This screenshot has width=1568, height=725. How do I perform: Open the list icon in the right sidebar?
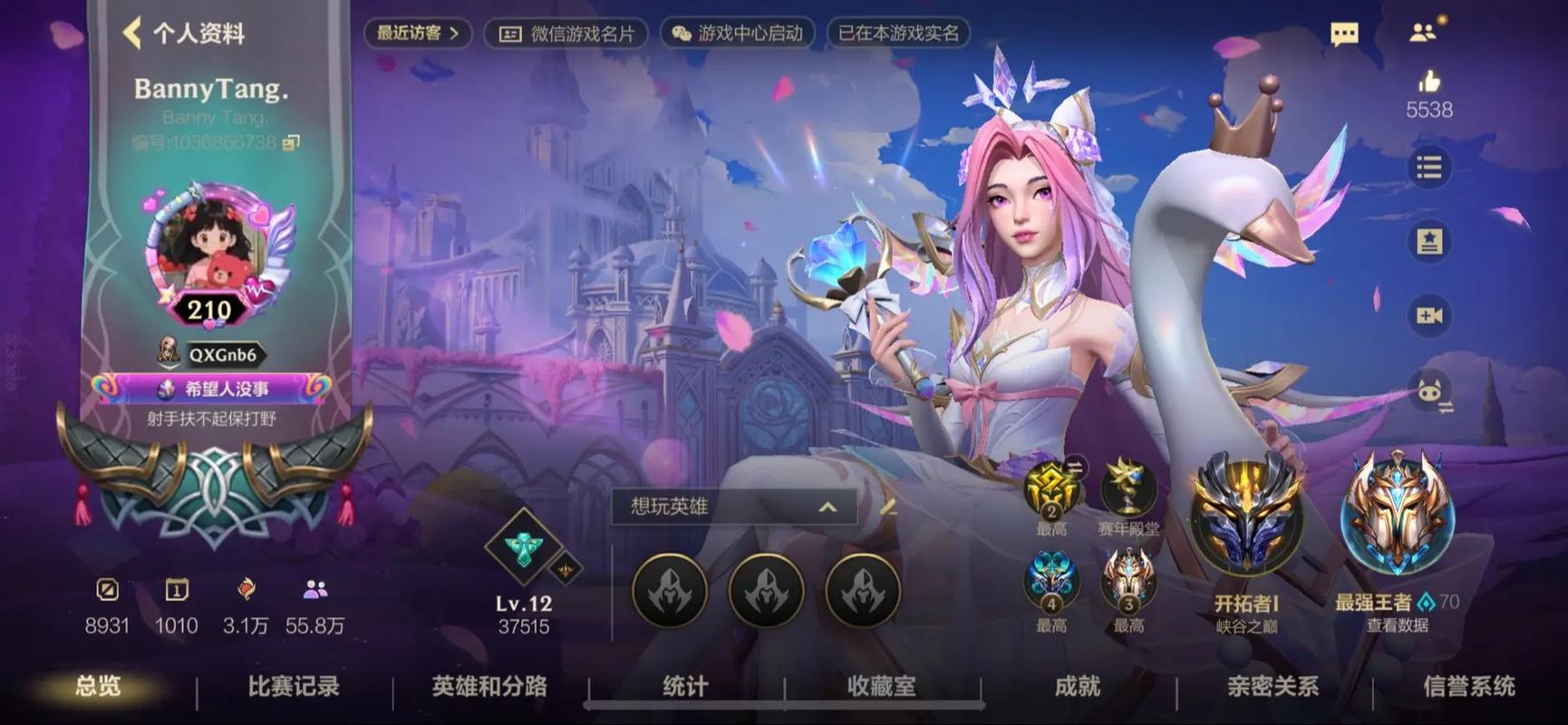(1428, 168)
